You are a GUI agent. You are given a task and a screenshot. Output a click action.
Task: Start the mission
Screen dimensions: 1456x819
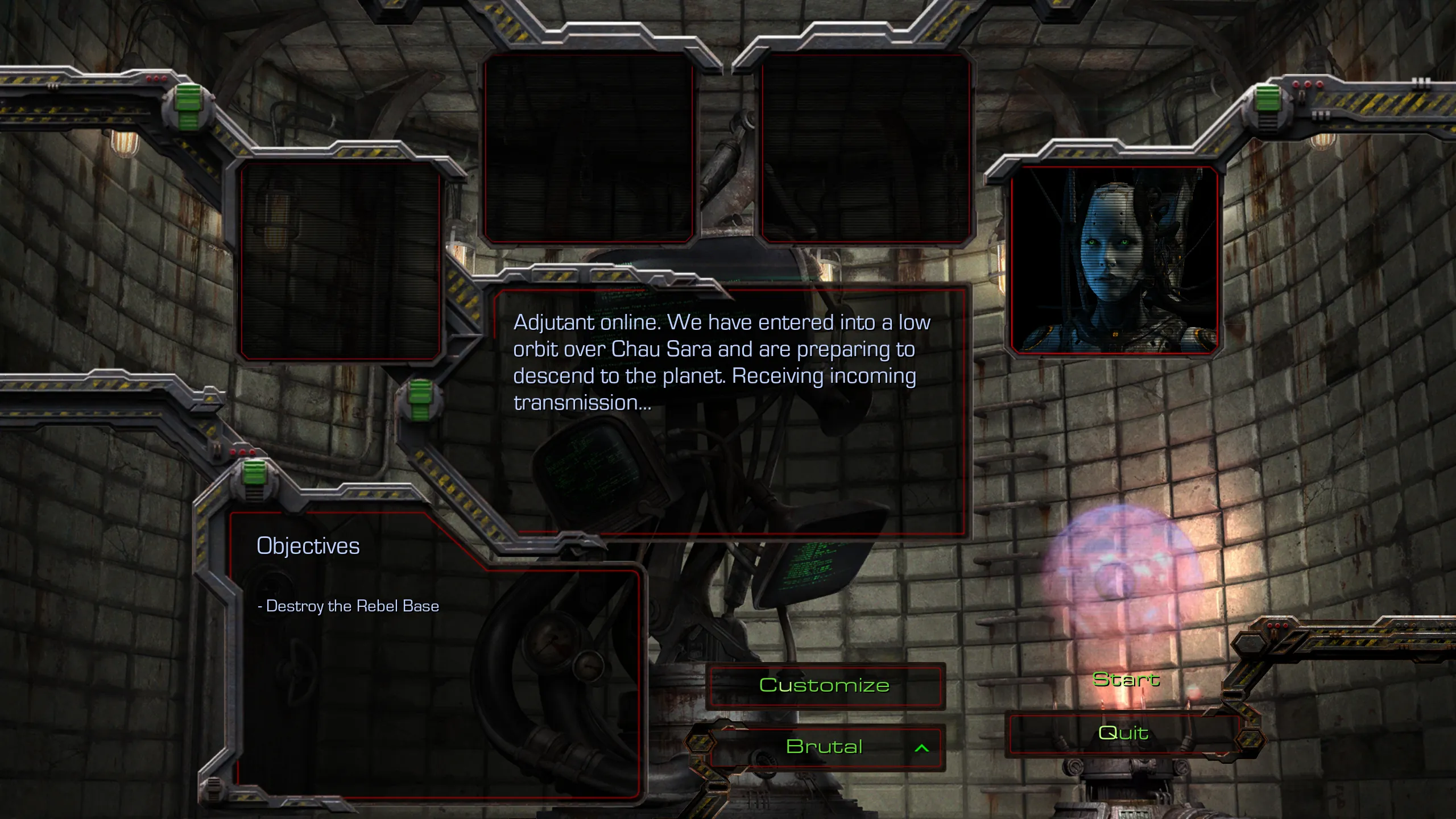(1126, 680)
